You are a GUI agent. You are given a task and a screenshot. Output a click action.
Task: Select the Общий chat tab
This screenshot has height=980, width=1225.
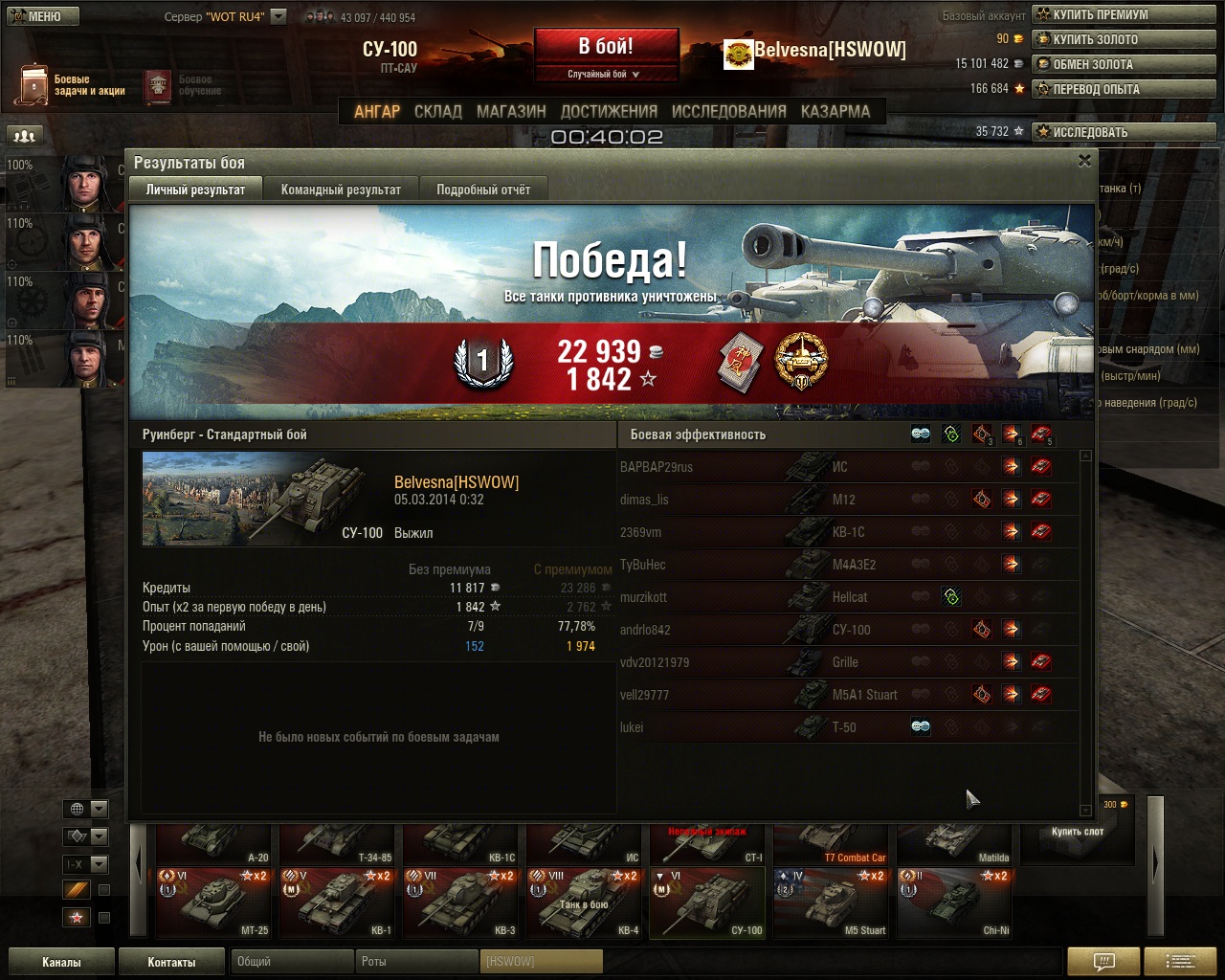(290, 961)
